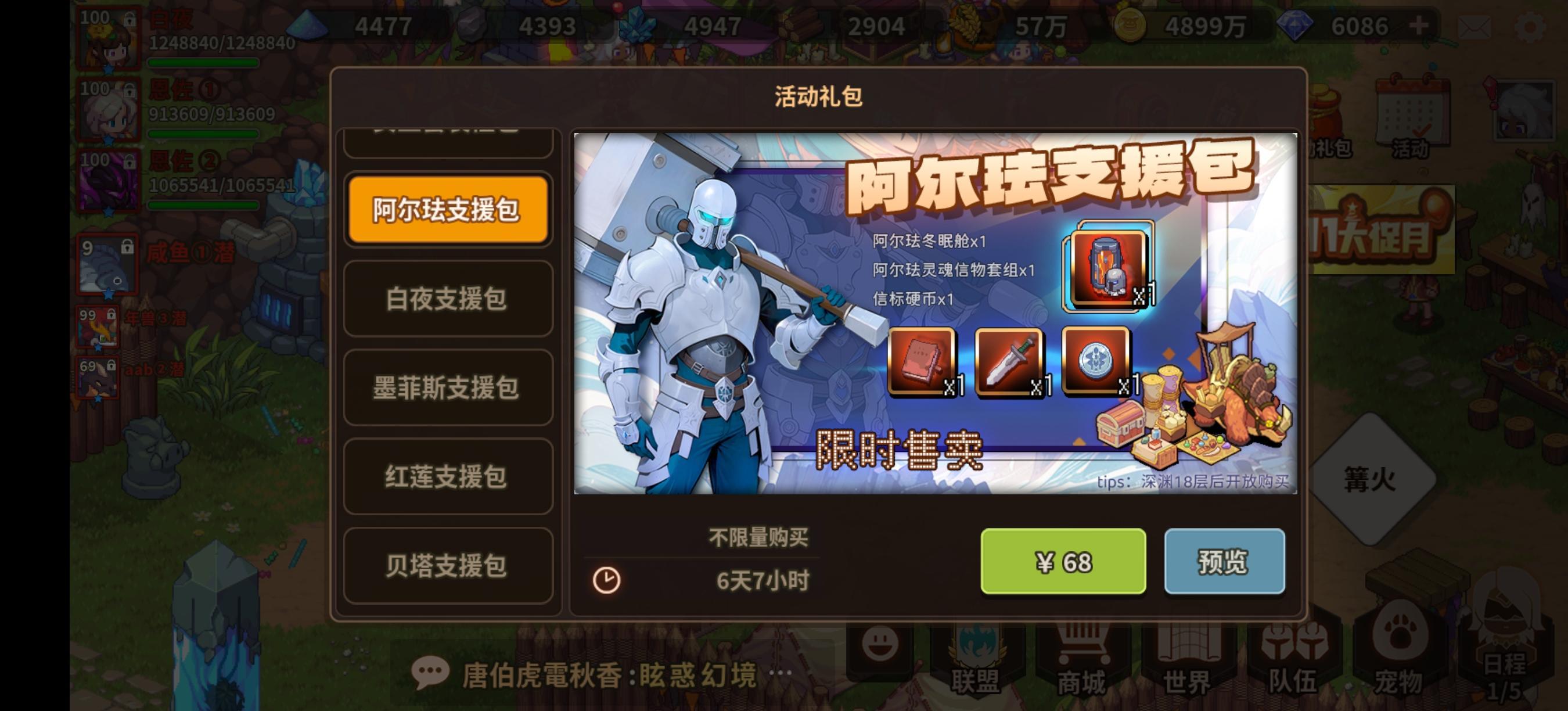
Task: Purchase the pack with the ¥68 button
Action: point(1064,561)
